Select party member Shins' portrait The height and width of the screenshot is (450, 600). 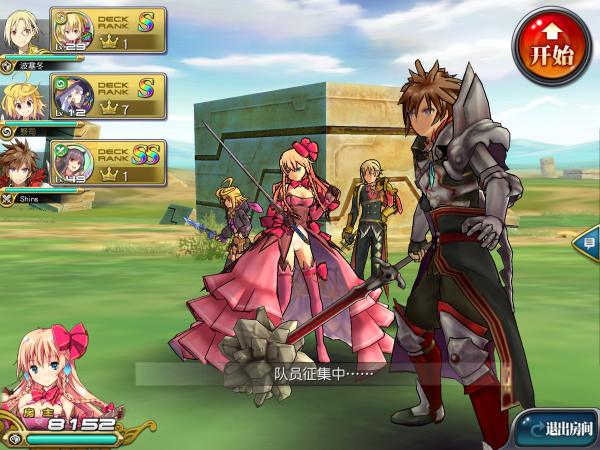(22, 163)
